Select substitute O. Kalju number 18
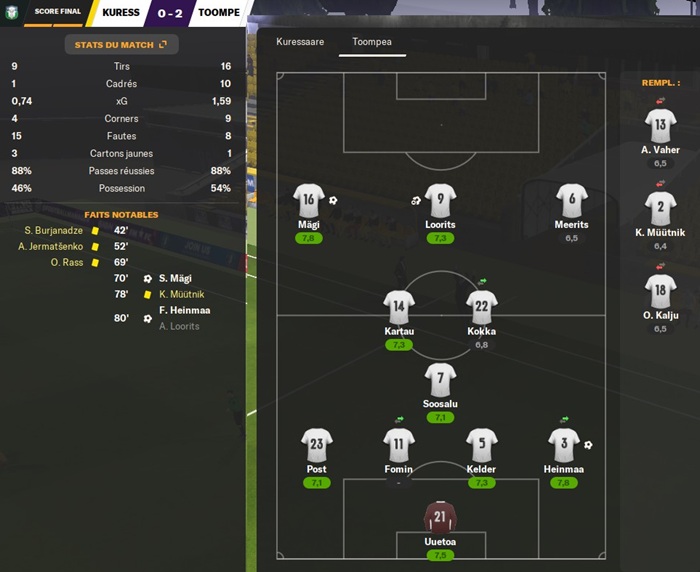Image resolution: width=700 pixels, height=572 pixels. (660, 292)
